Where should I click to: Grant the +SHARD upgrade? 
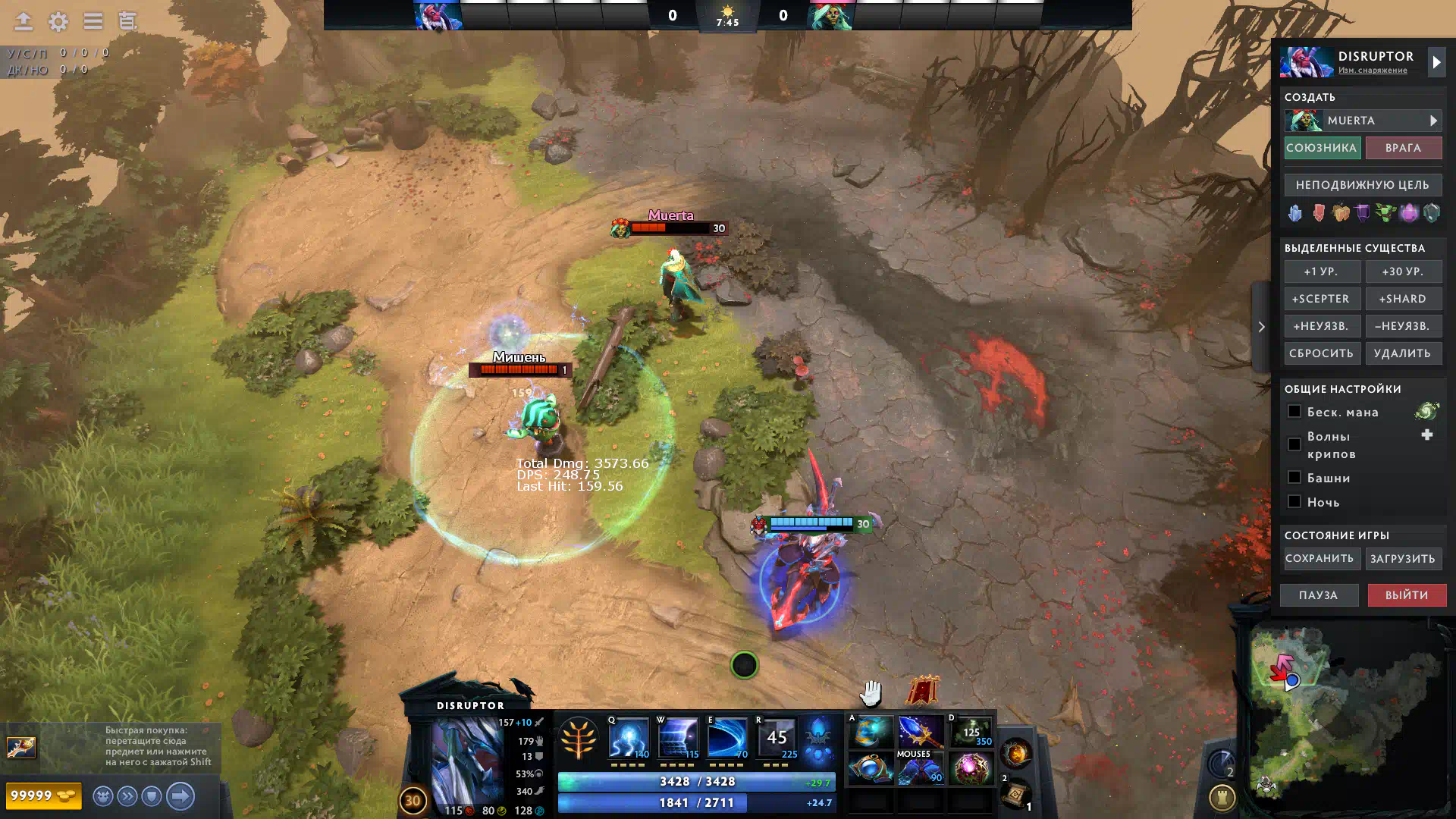(1403, 299)
